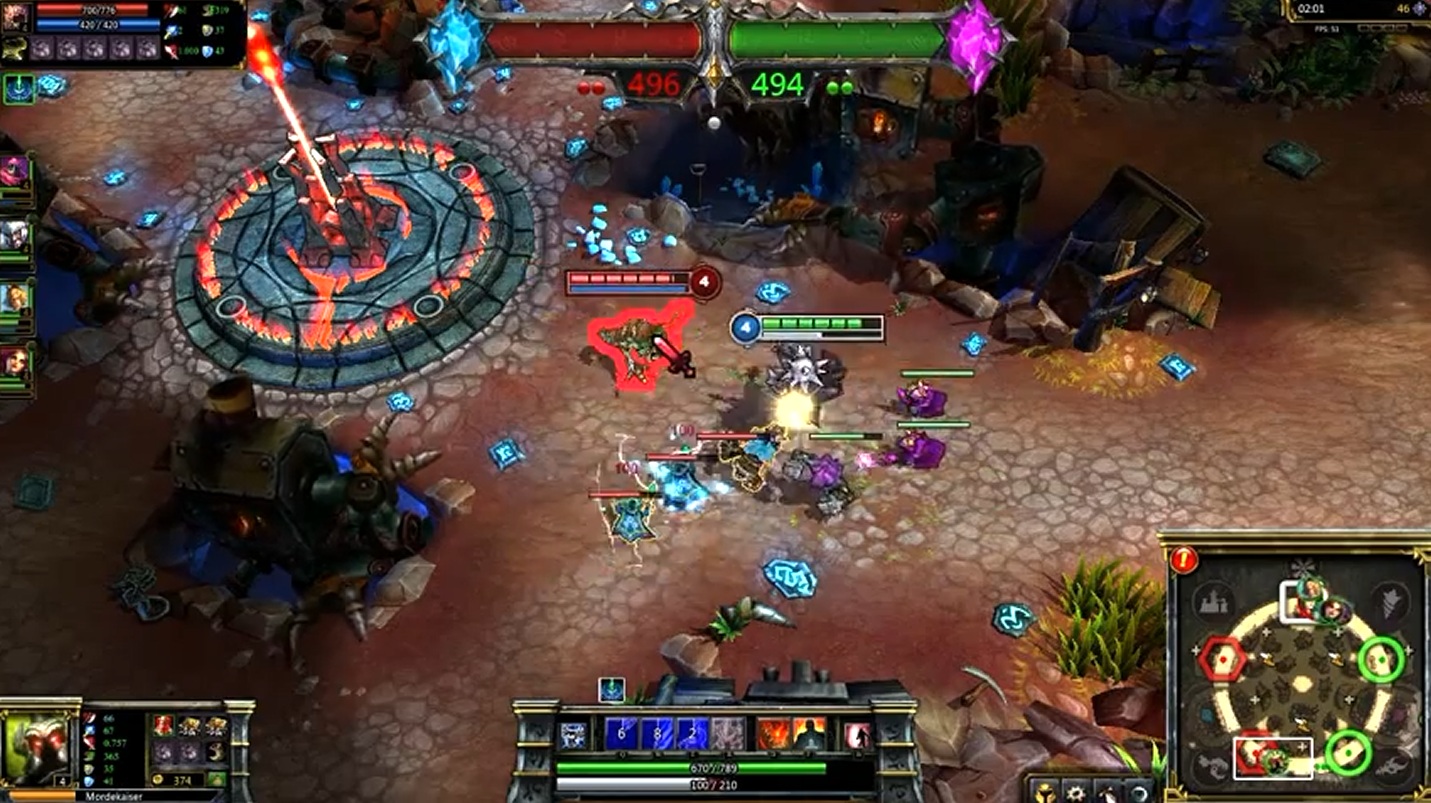This screenshot has width=1431, height=803.
Task: Cast the burning silhouette summoner spell
Action: [808, 735]
